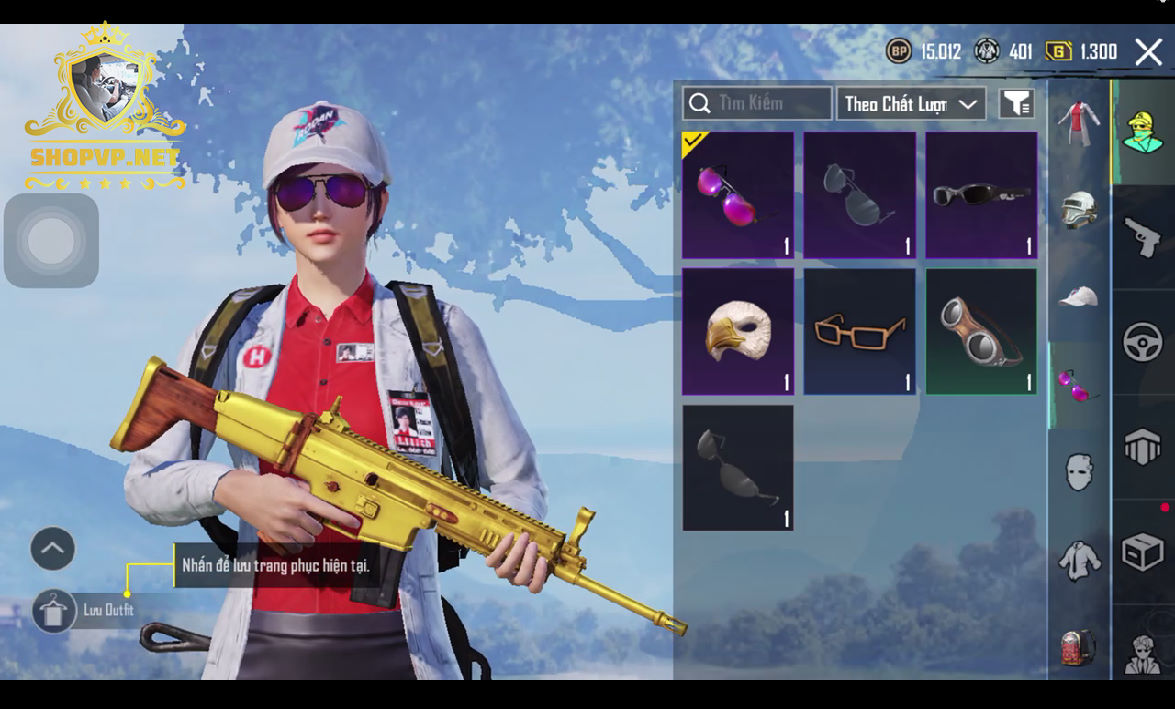1175x709 pixels.
Task: Save current look with Lưu Outfit button
Action: (x=54, y=610)
